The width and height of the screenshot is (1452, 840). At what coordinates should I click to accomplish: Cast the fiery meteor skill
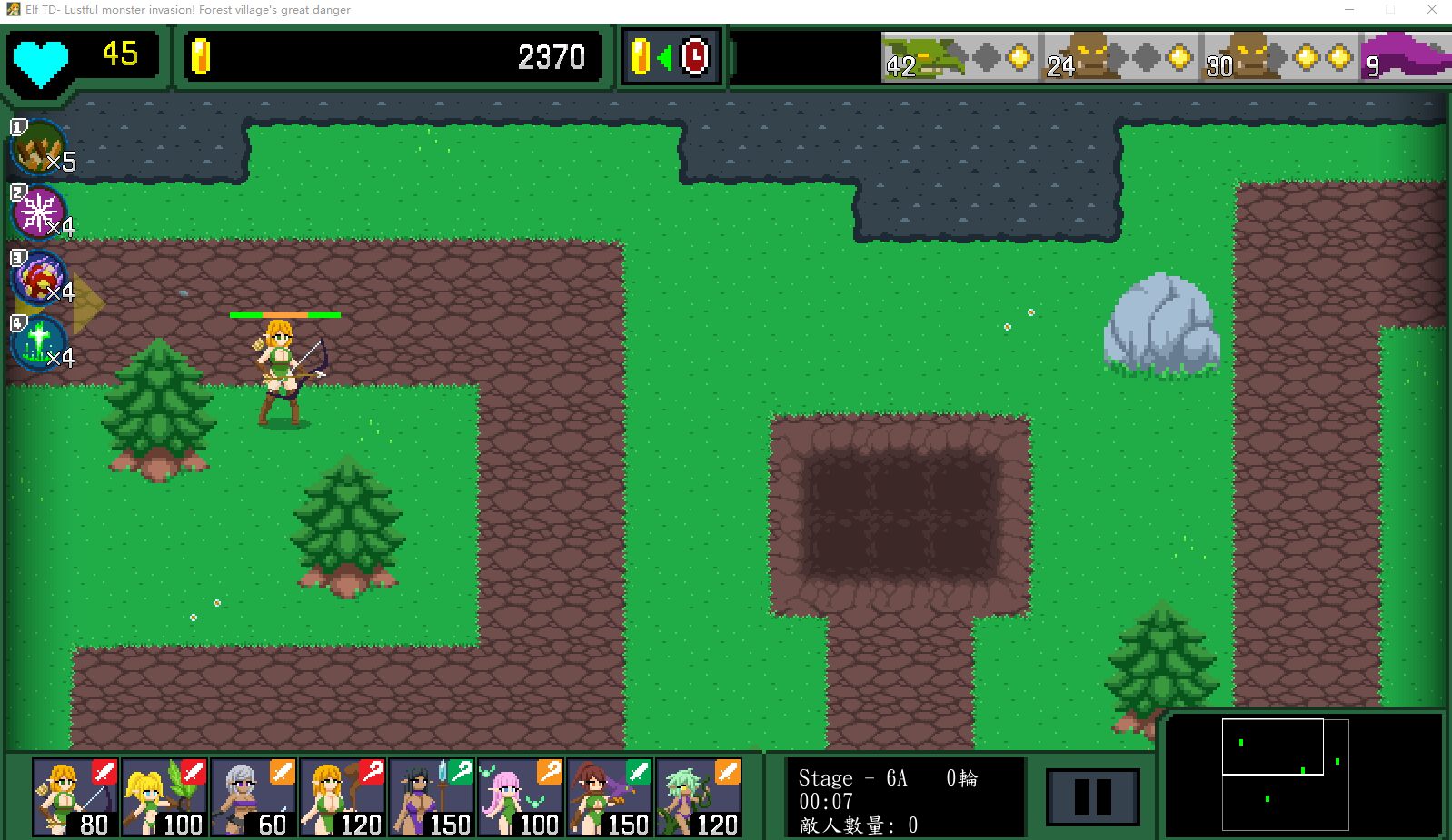(x=39, y=278)
